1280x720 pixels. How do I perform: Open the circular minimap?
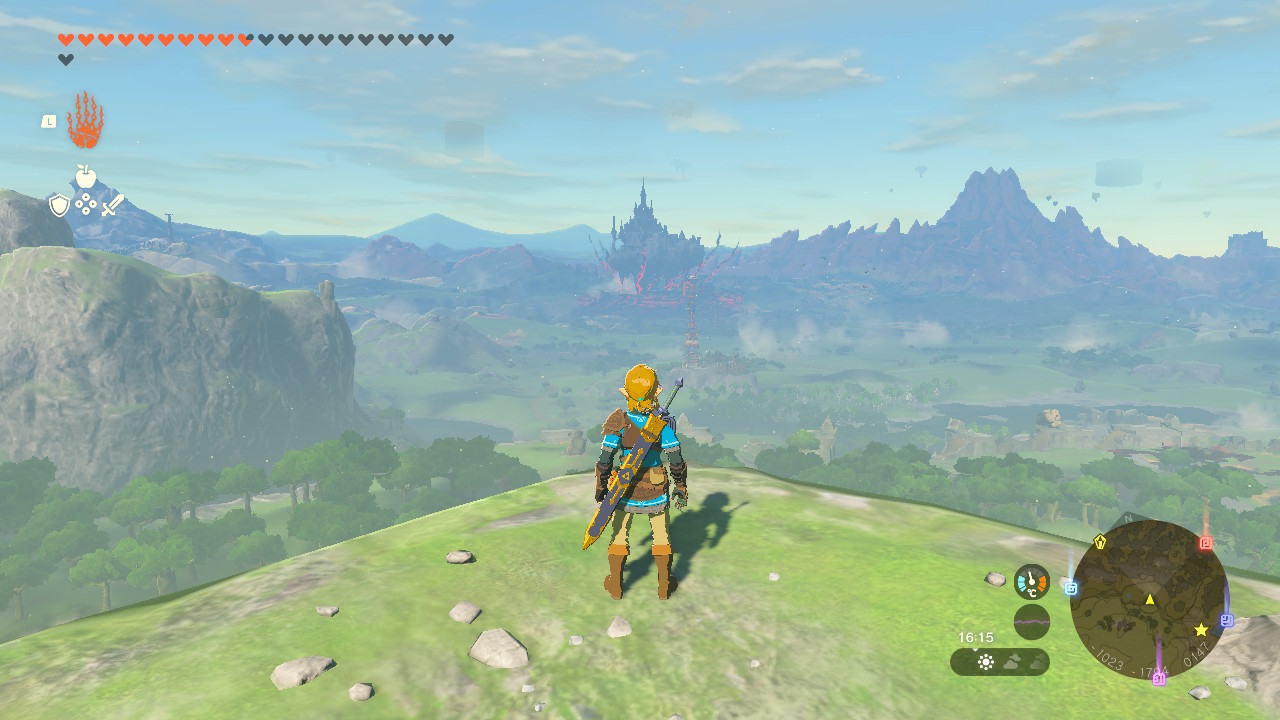click(1149, 600)
